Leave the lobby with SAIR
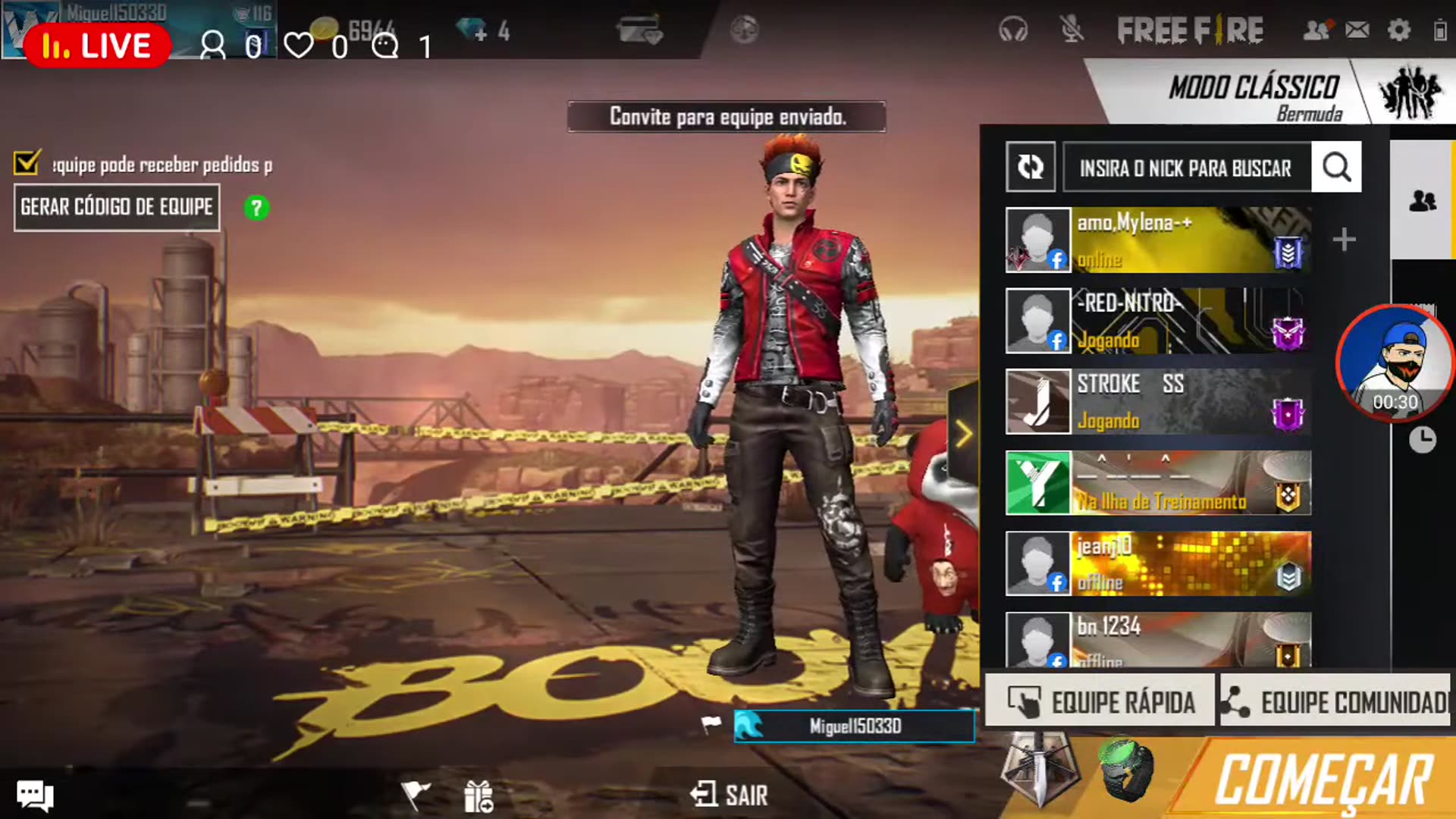Viewport: 1456px width, 819px height. tap(730, 795)
